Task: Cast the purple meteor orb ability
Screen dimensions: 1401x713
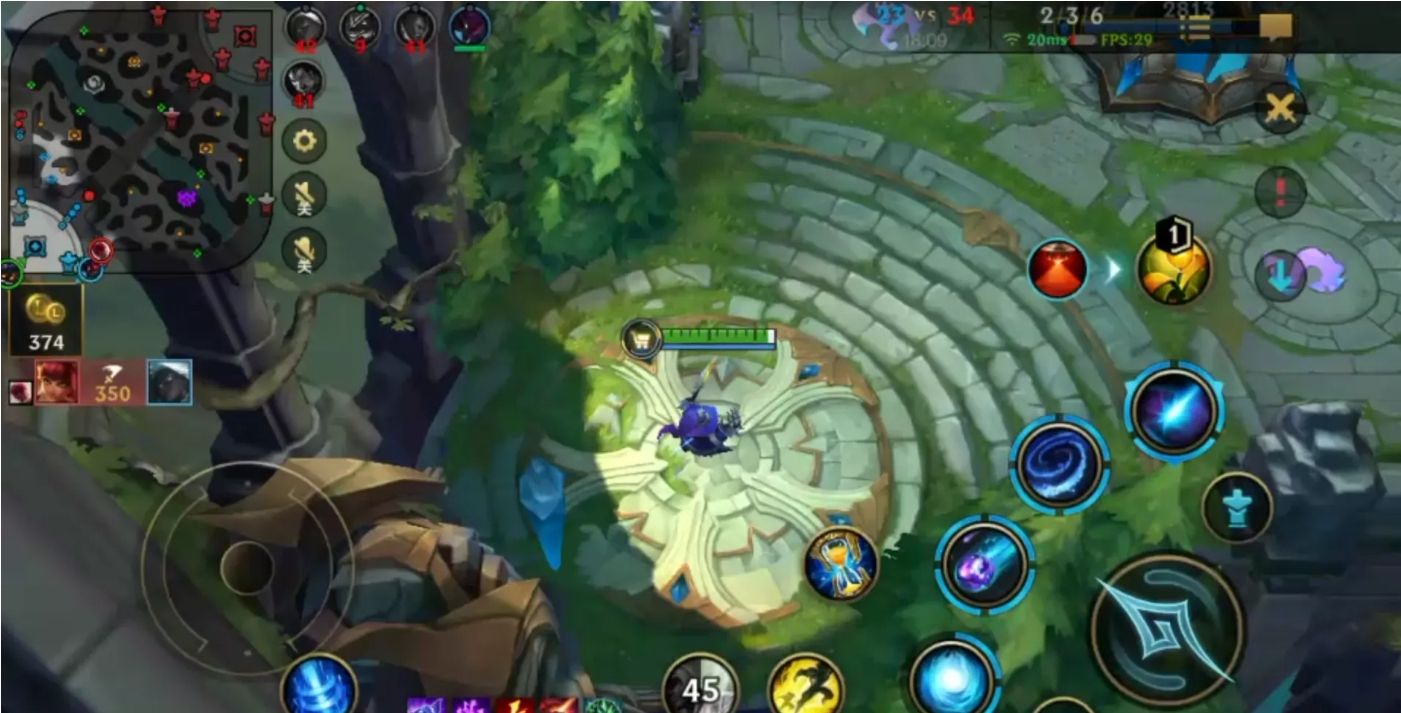Action: tap(984, 564)
